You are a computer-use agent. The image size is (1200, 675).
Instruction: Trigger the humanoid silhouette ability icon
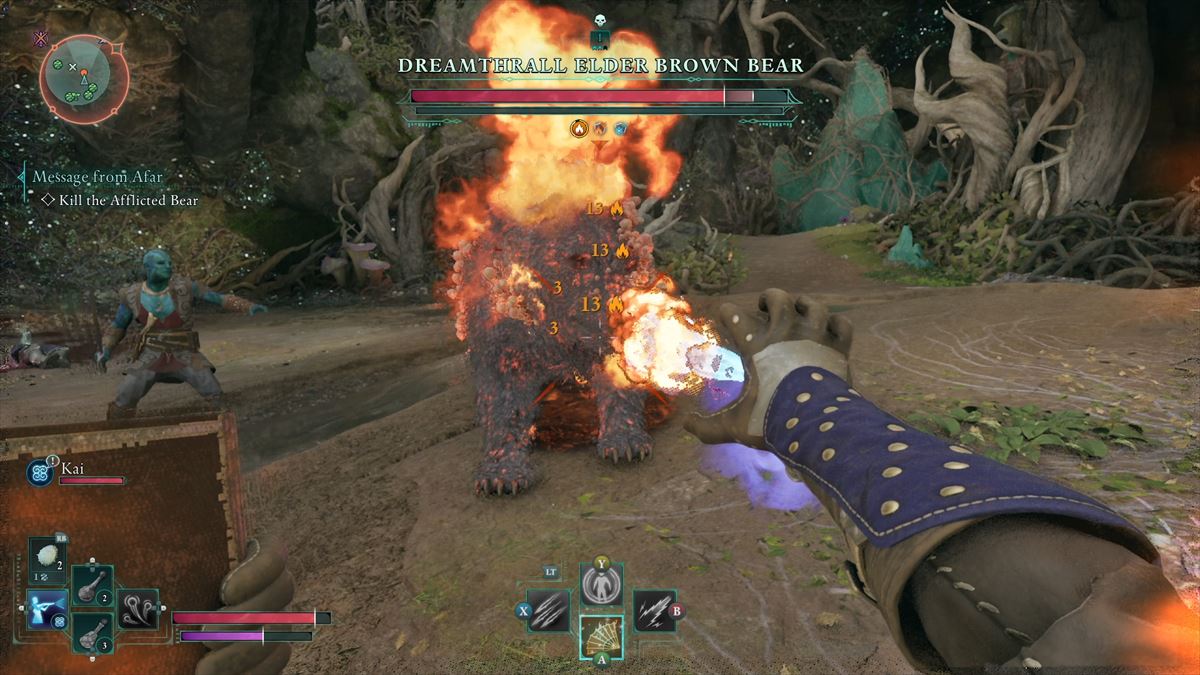coord(601,585)
